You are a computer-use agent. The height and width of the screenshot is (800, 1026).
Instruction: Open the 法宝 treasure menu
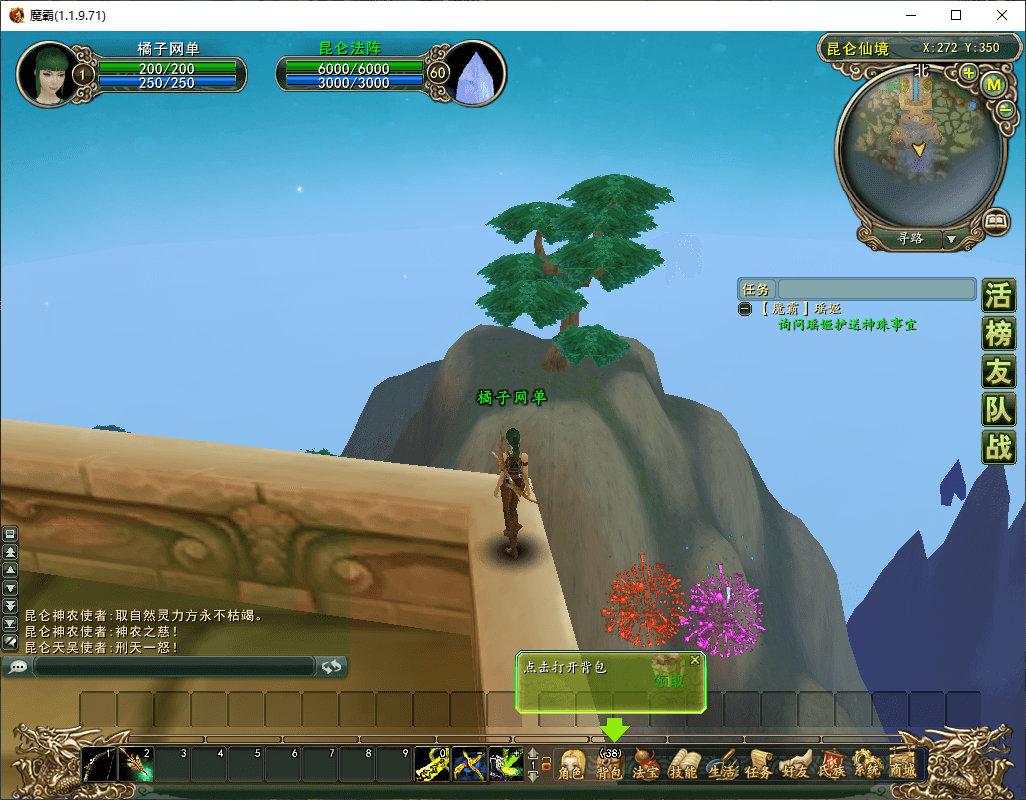(x=647, y=766)
